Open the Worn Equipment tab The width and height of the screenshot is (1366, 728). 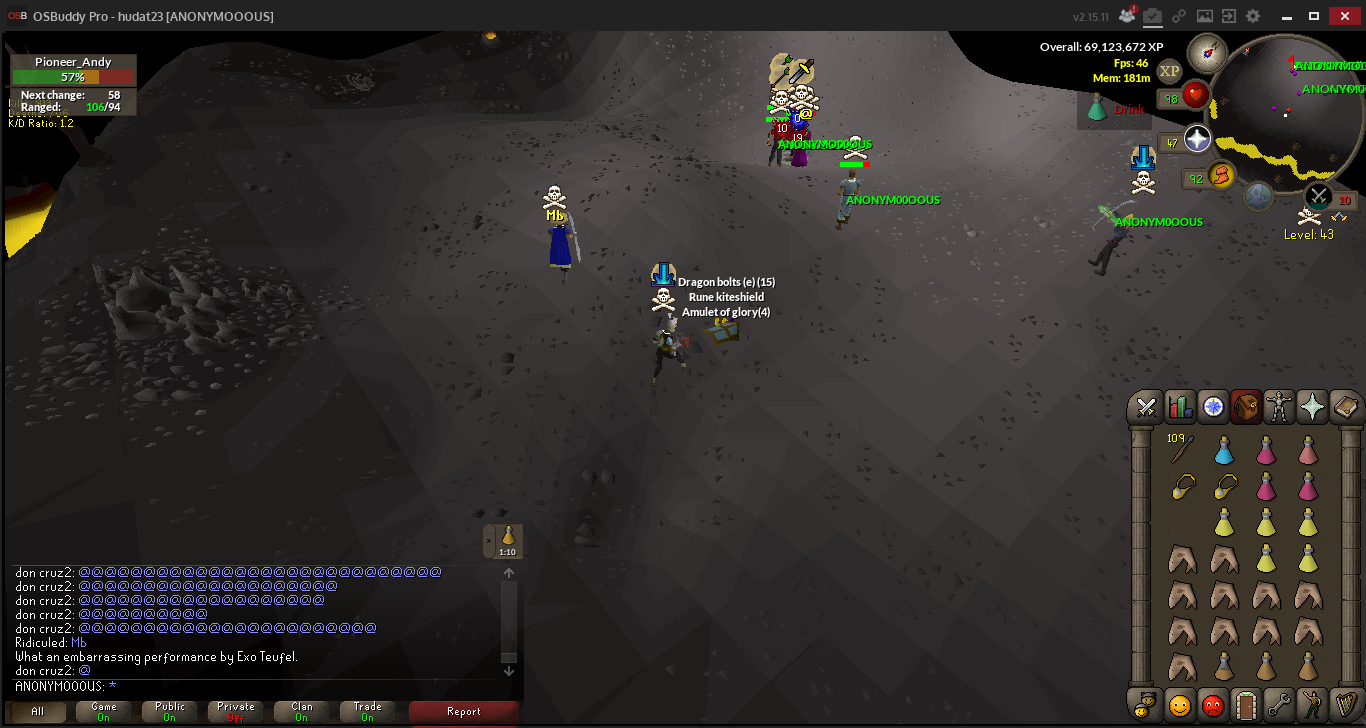click(1279, 407)
